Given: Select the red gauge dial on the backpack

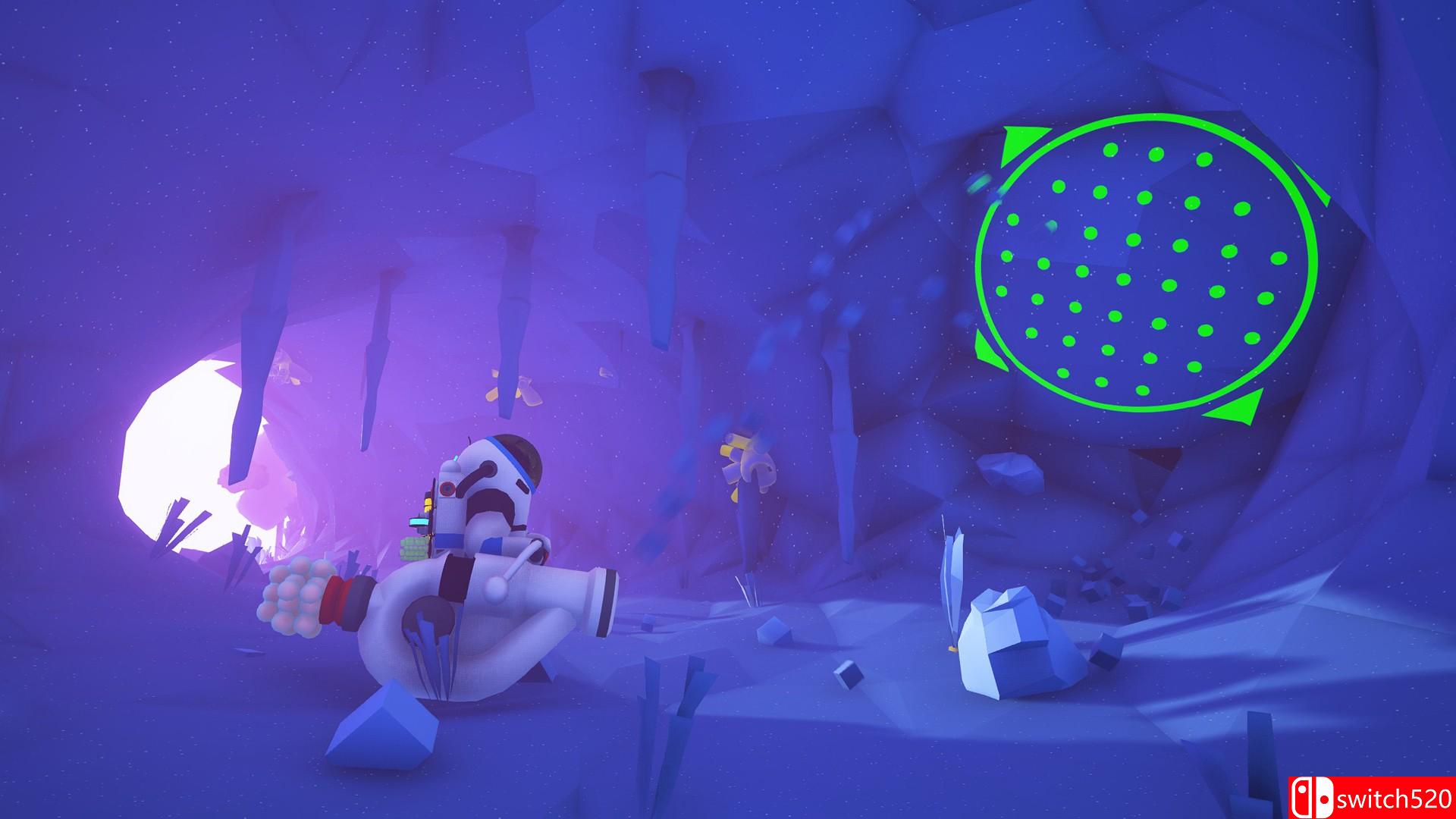Looking at the screenshot, I should point(447,488).
